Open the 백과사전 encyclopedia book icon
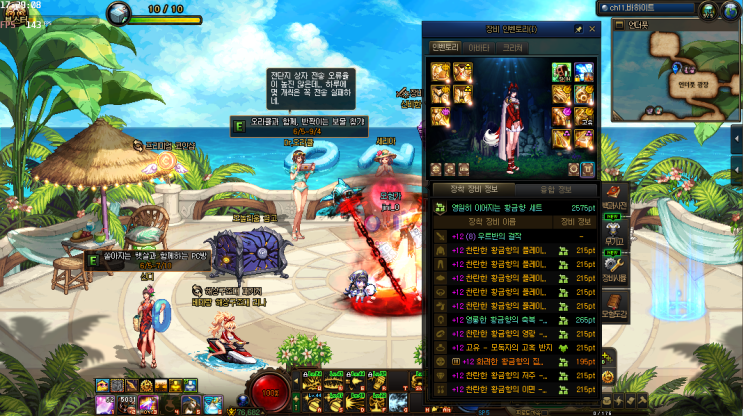Viewport: 743px width, 416px height. click(614, 194)
